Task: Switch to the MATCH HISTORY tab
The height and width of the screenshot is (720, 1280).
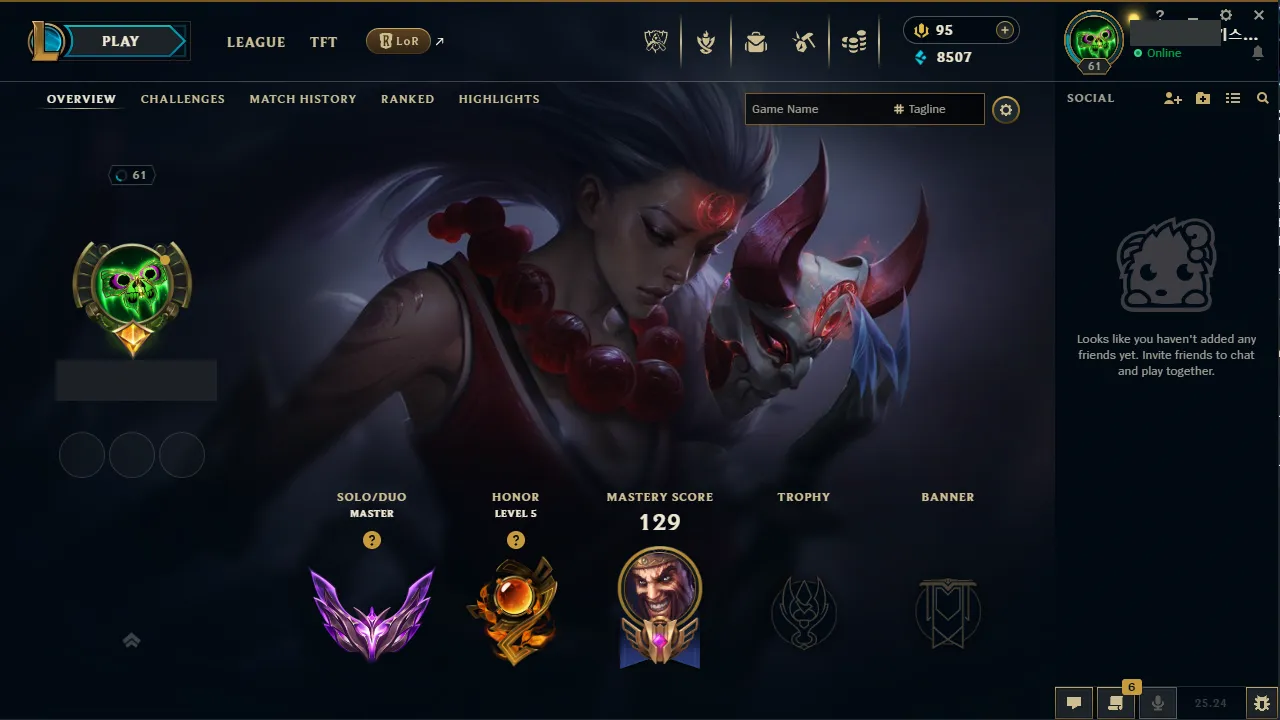Action: pos(303,99)
